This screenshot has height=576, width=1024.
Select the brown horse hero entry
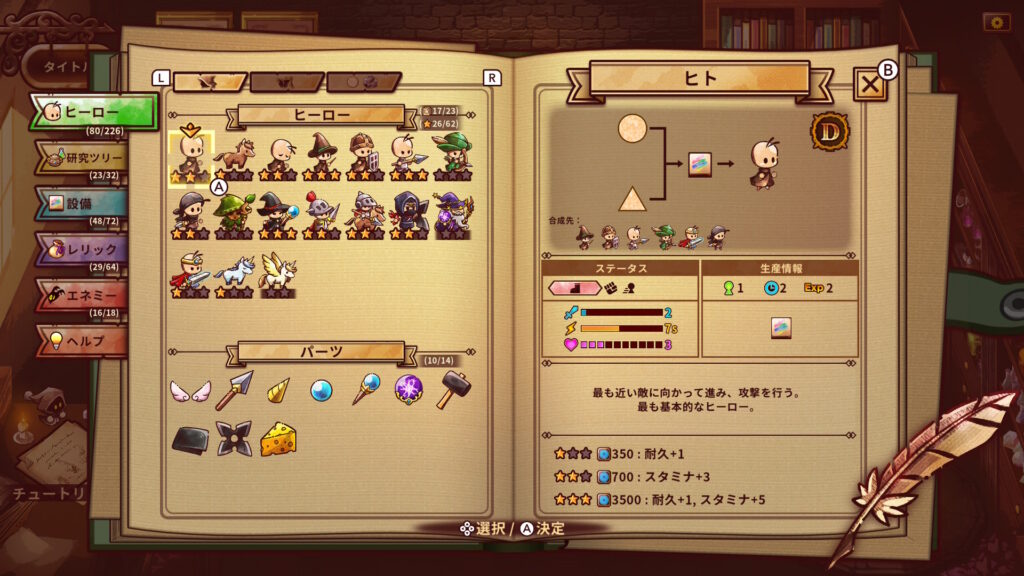(x=233, y=155)
